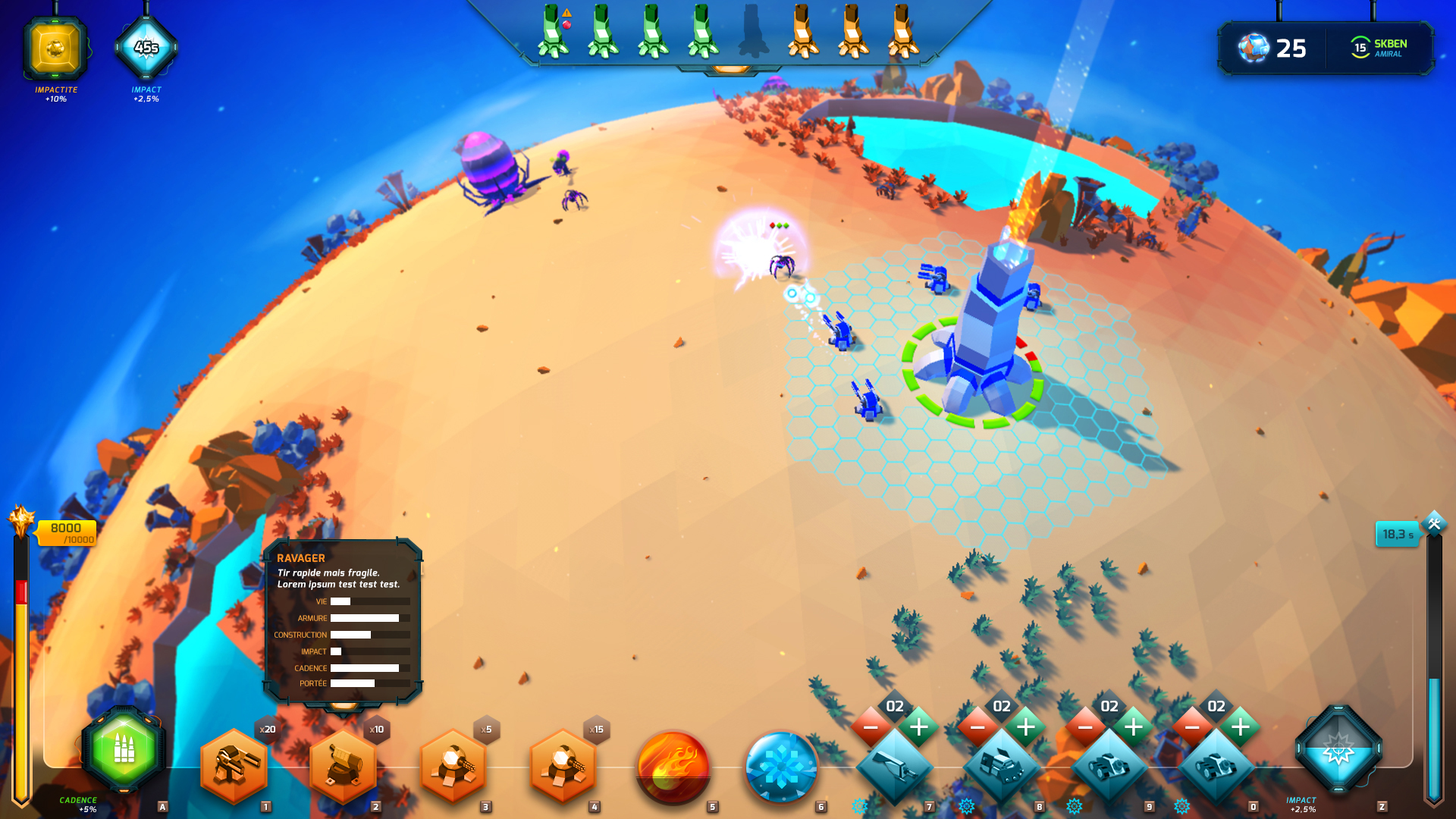Viewport: 1456px width, 819px height.
Task: Select the armored truck unit diamond
Action: point(1002,767)
